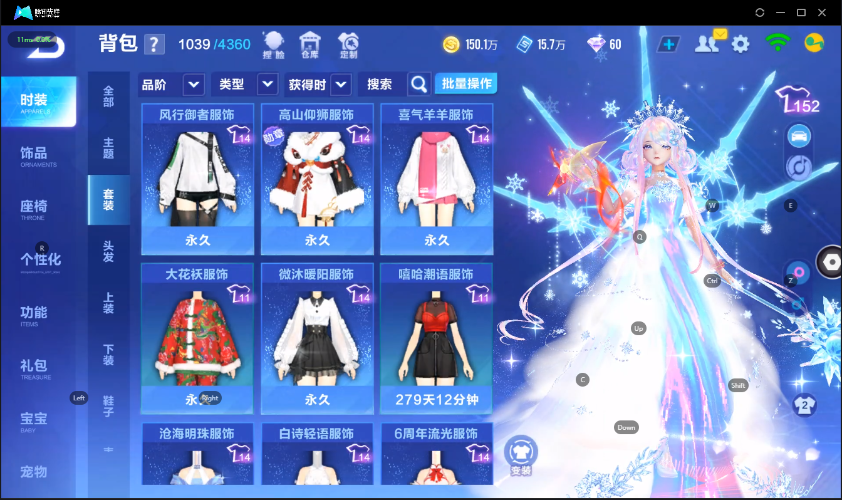Show the 全部 all-items sub-tab

[108, 96]
